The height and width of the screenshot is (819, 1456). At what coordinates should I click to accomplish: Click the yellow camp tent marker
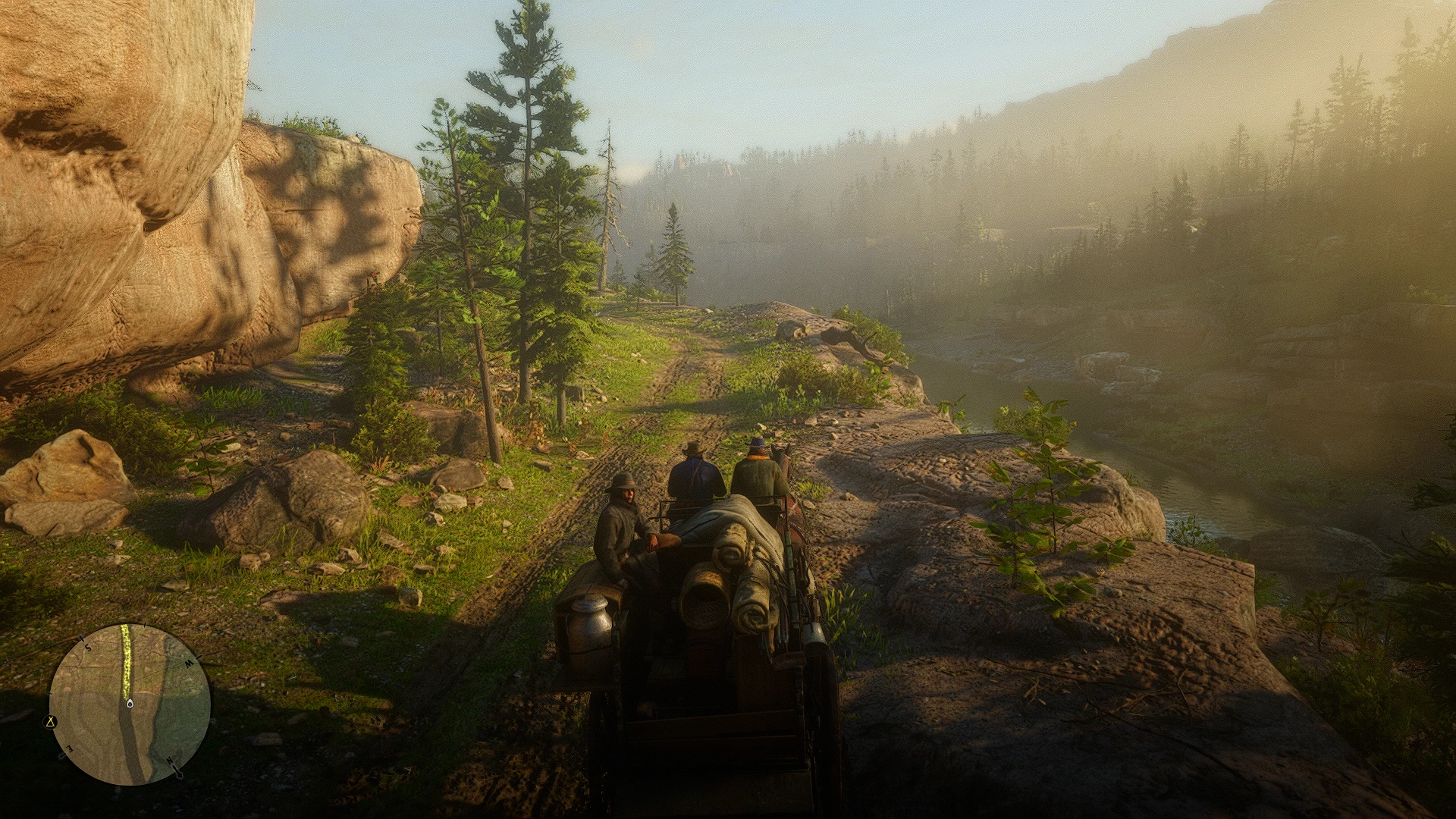(52, 721)
